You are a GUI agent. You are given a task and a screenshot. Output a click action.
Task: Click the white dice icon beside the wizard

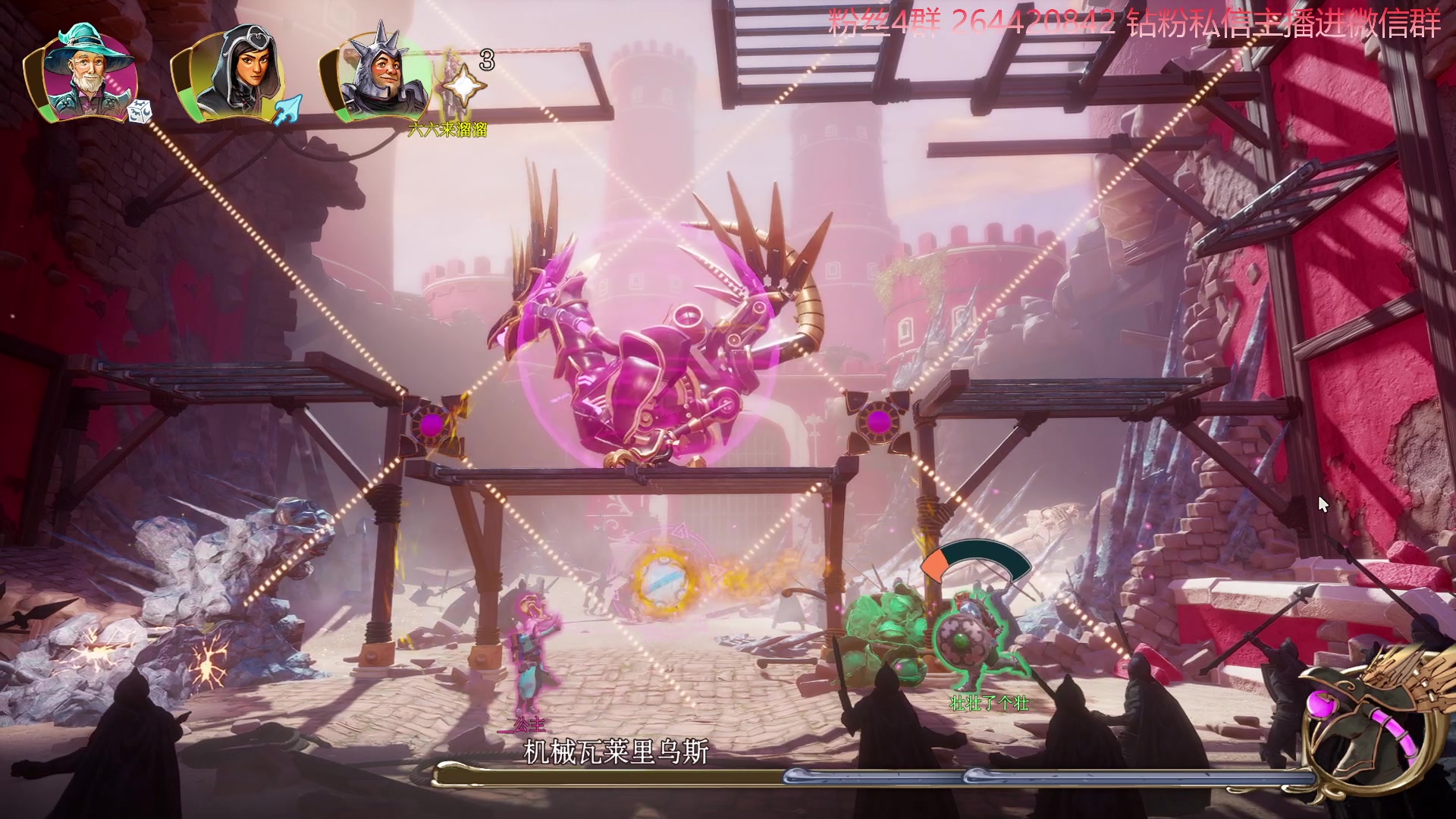(140, 112)
